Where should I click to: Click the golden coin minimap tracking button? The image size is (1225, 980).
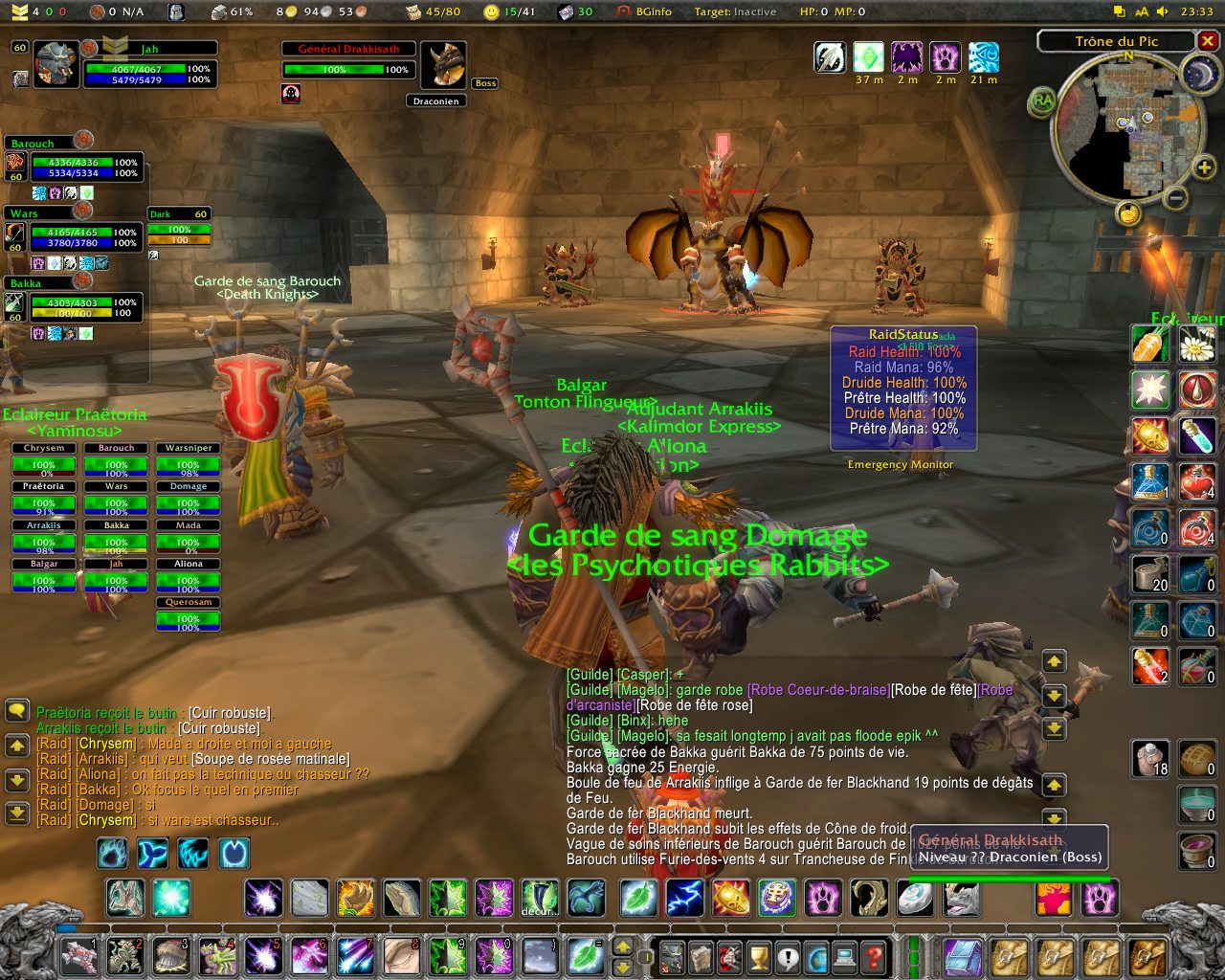[1129, 212]
